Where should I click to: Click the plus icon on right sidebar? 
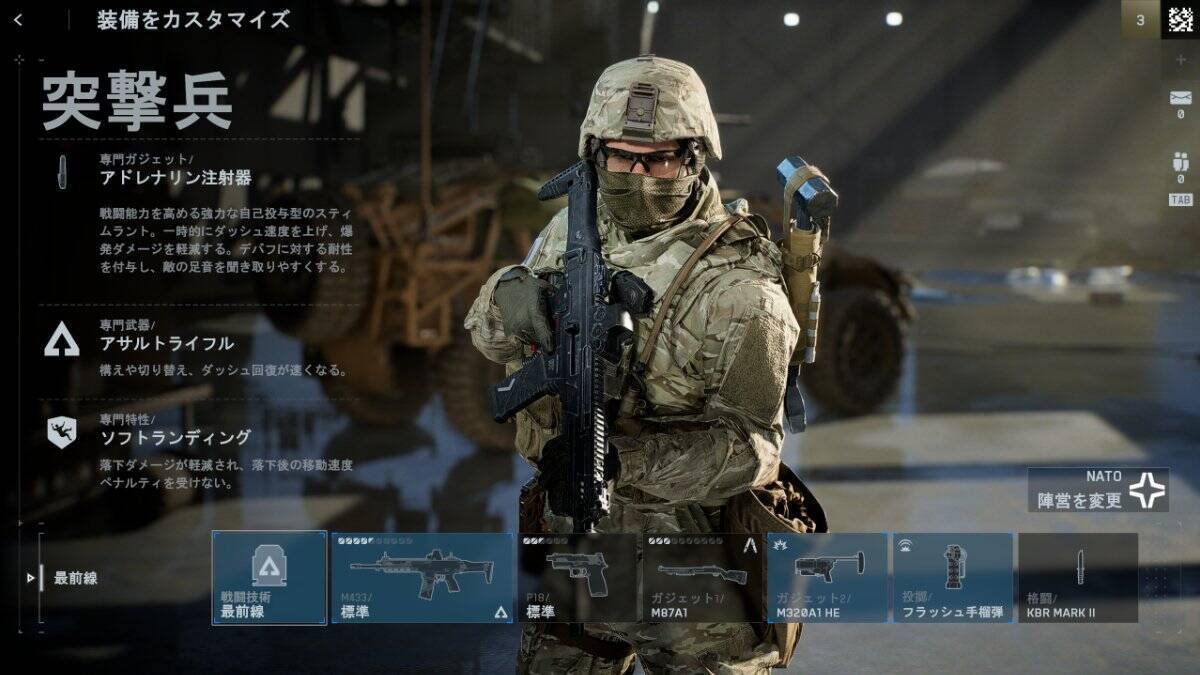1180,60
